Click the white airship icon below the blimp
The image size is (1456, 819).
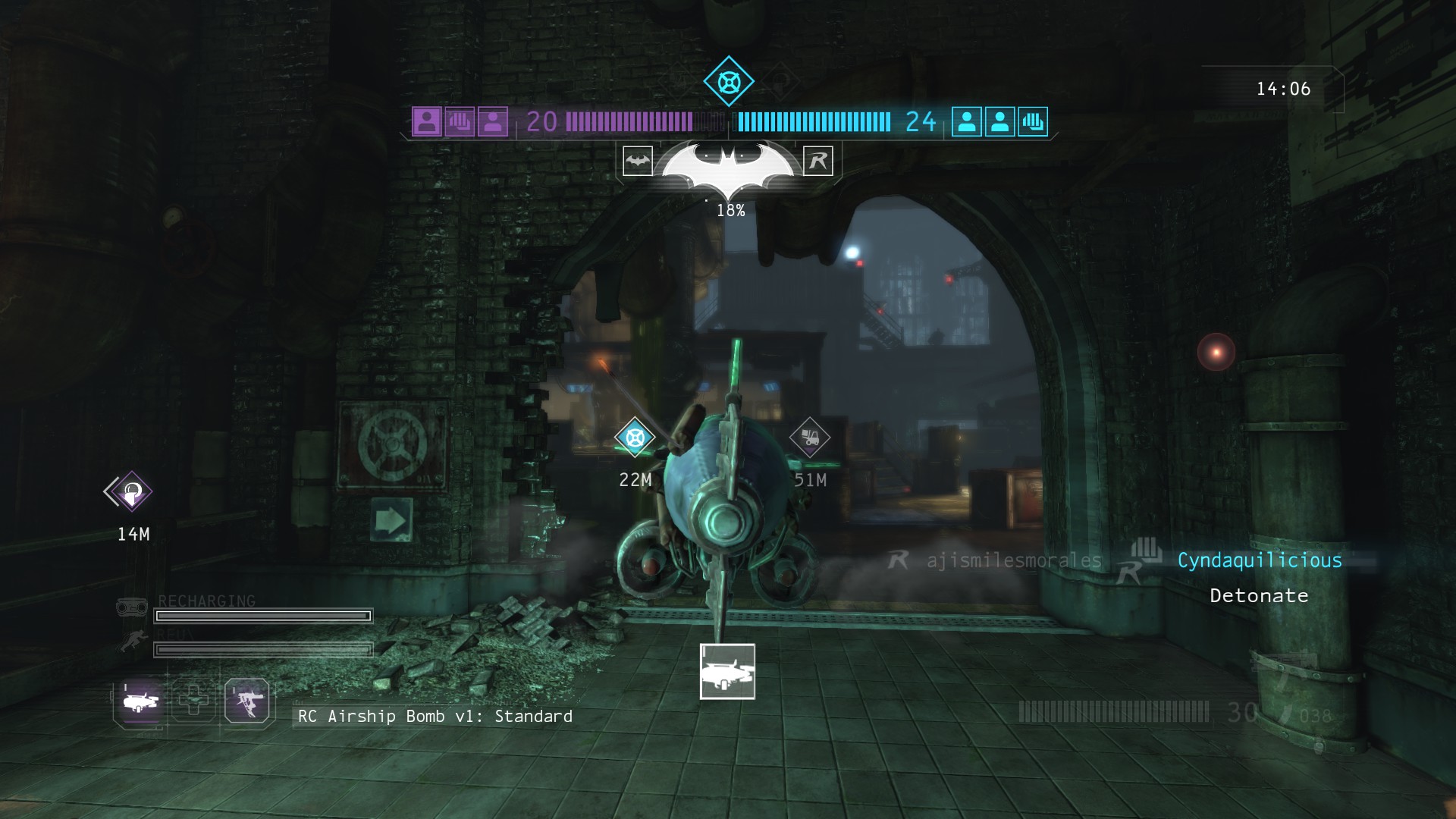tap(727, 672)
